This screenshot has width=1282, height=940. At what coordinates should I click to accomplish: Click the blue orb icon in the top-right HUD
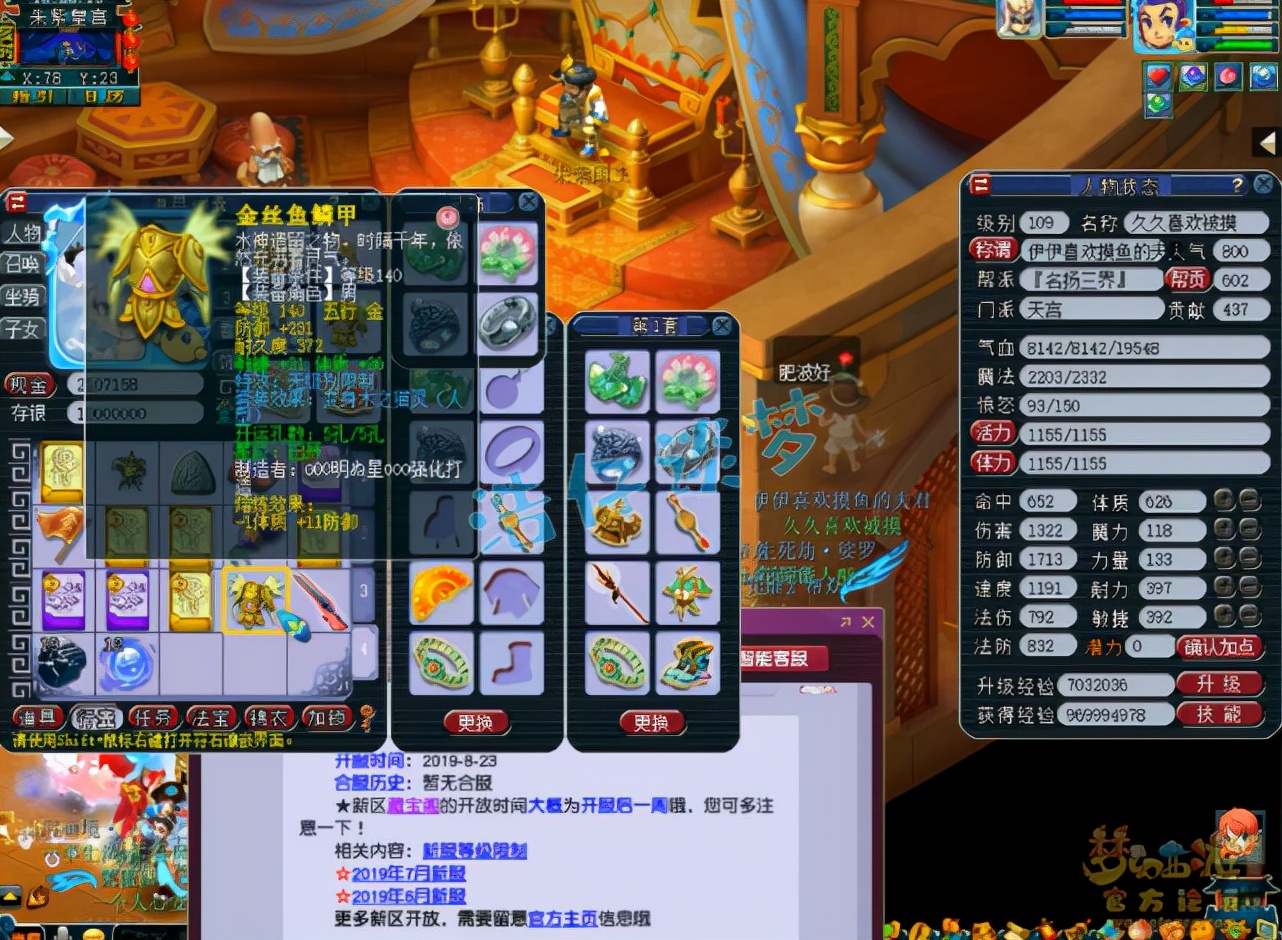[1262, 76]
